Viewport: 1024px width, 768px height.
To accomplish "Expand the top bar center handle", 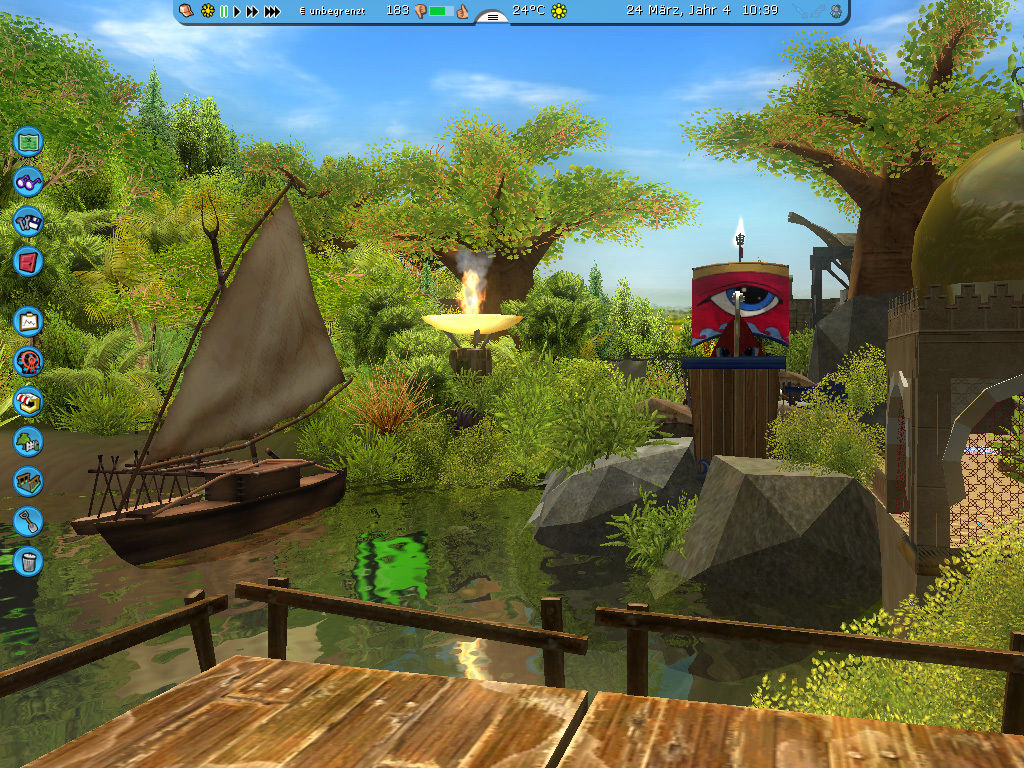I will (x=492, y=16).
